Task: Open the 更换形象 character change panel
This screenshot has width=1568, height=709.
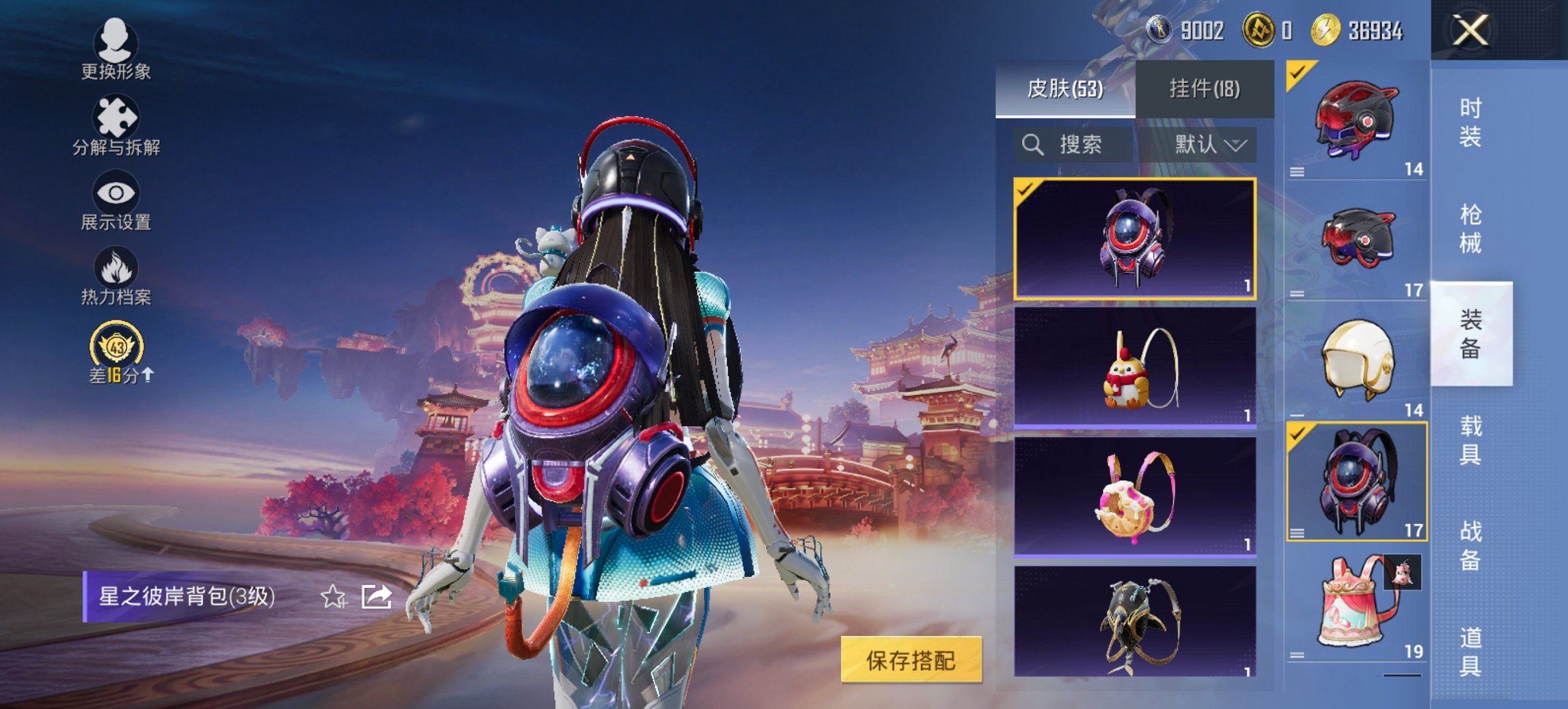Action: (x=116, y=51)
